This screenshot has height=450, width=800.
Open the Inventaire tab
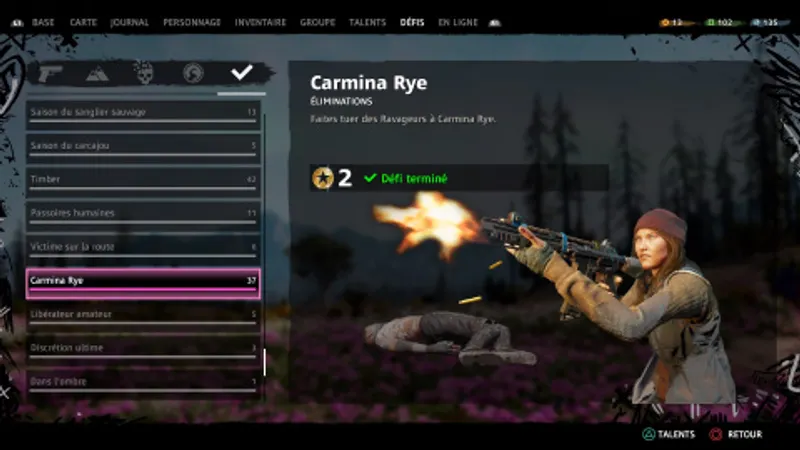[x=260, y=22]
